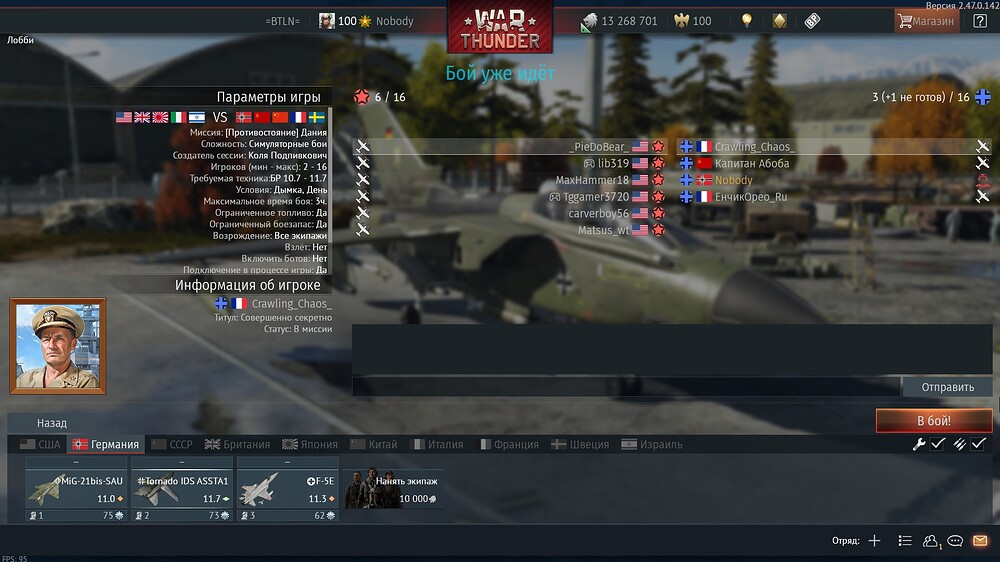This screenshot has width=1000, height=562.
Task: Send chat message with Отправить button
Action: point(947,387)
